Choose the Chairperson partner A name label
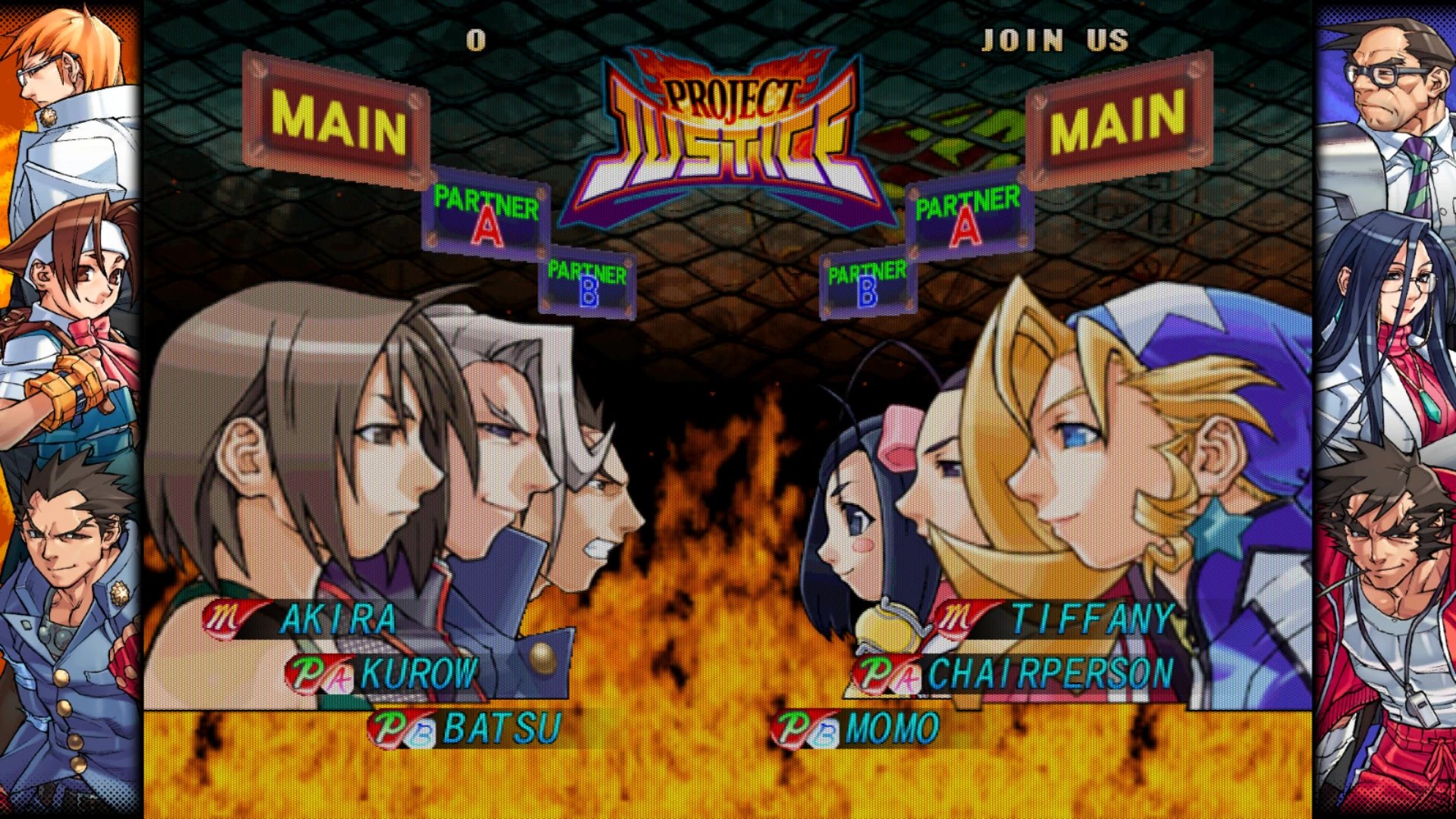This screenshot has width=1456, height=819. 1050,673
